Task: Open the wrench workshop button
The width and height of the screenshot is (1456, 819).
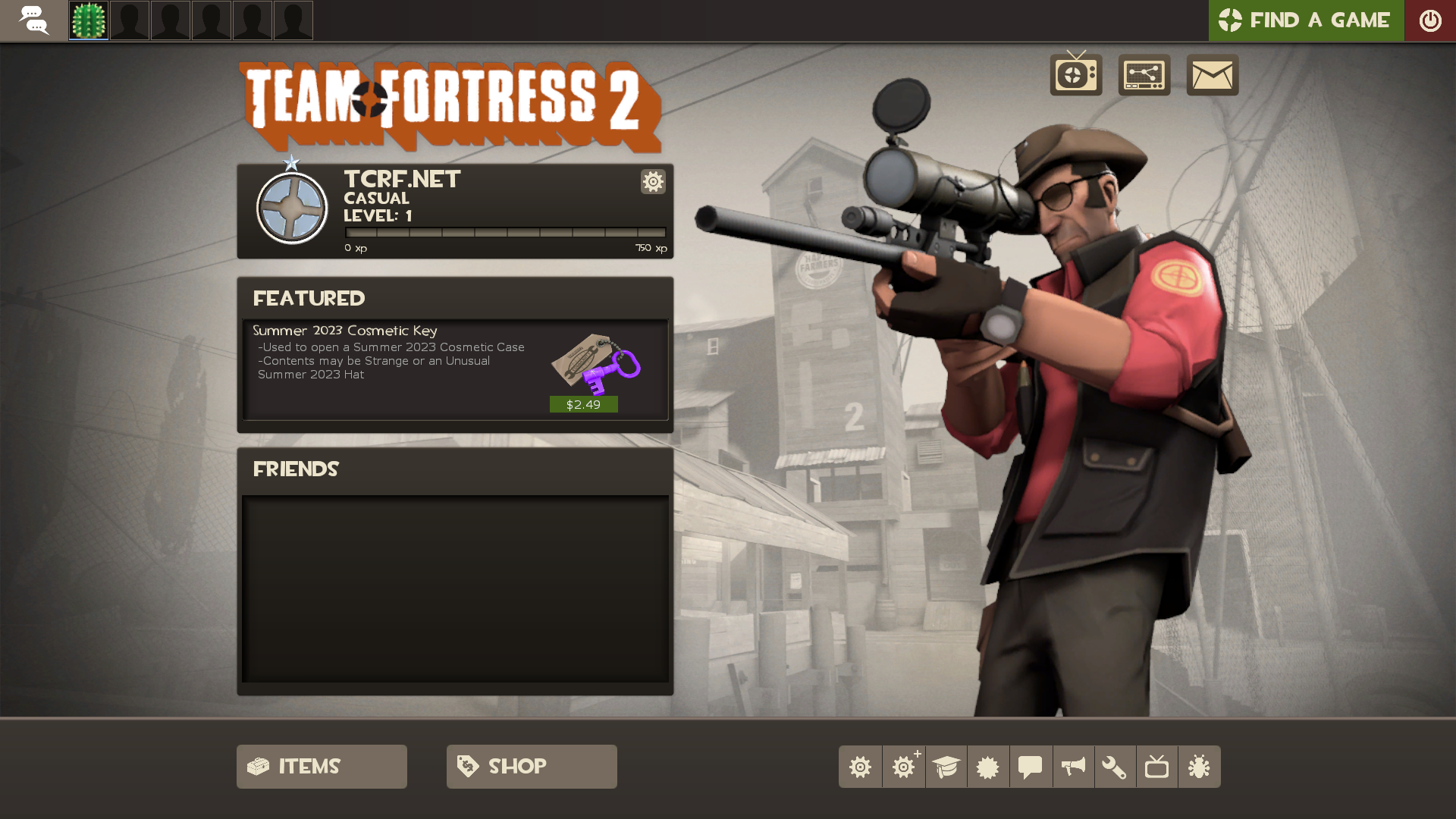Action: click(1115, 767)
